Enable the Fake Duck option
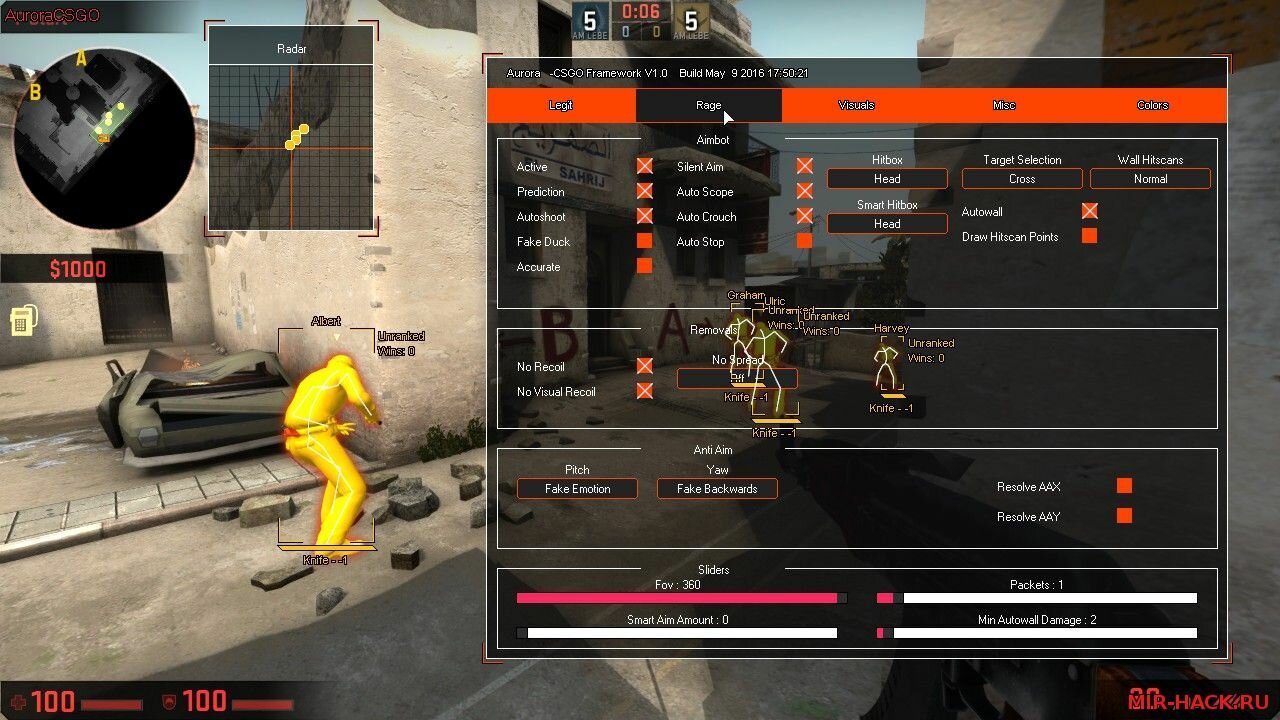Image resolution: width=1280 pixels, height=720 pixels. (x=644, y=241)
